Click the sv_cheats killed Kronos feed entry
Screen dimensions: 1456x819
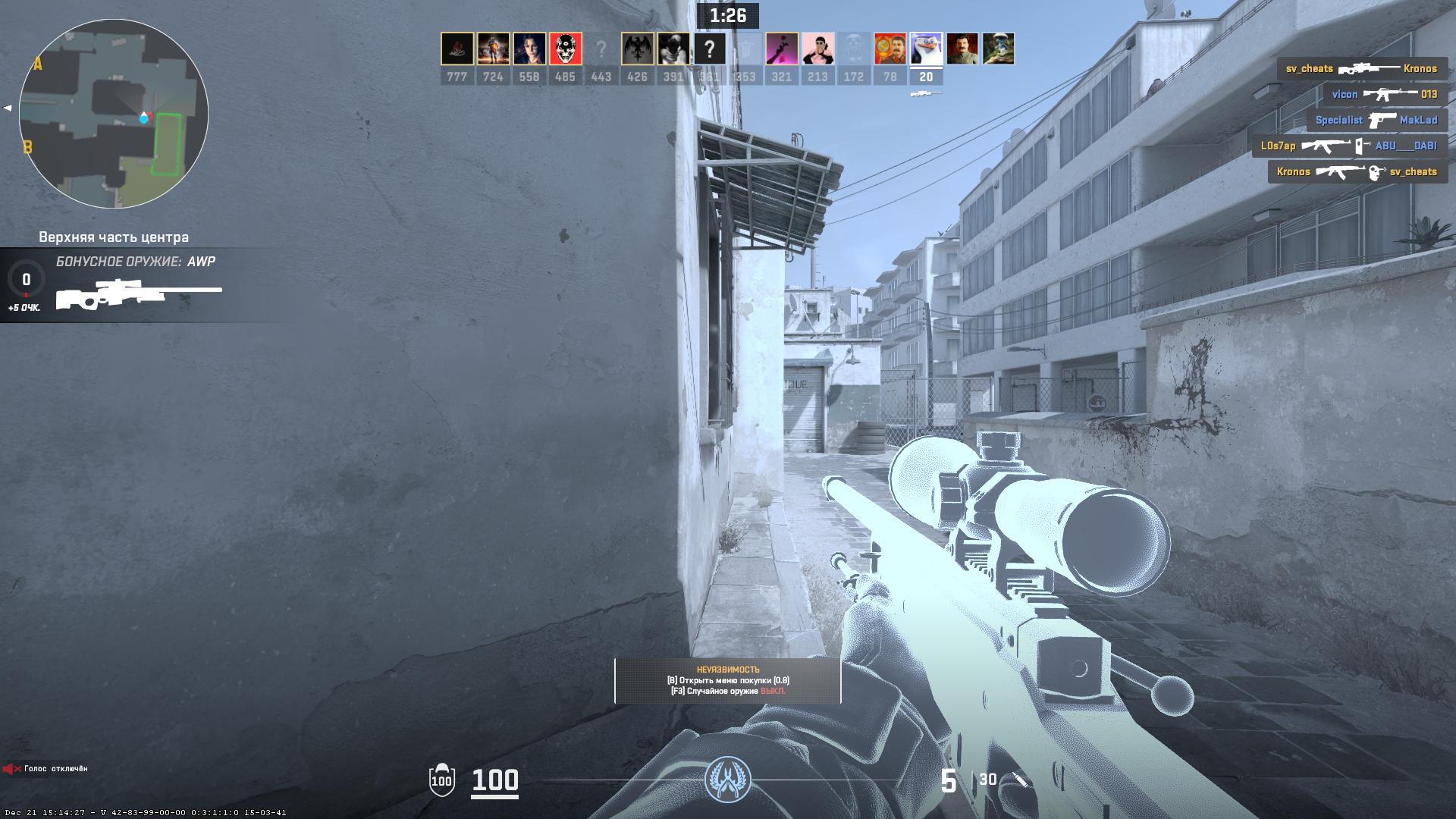pos(1361,69)
